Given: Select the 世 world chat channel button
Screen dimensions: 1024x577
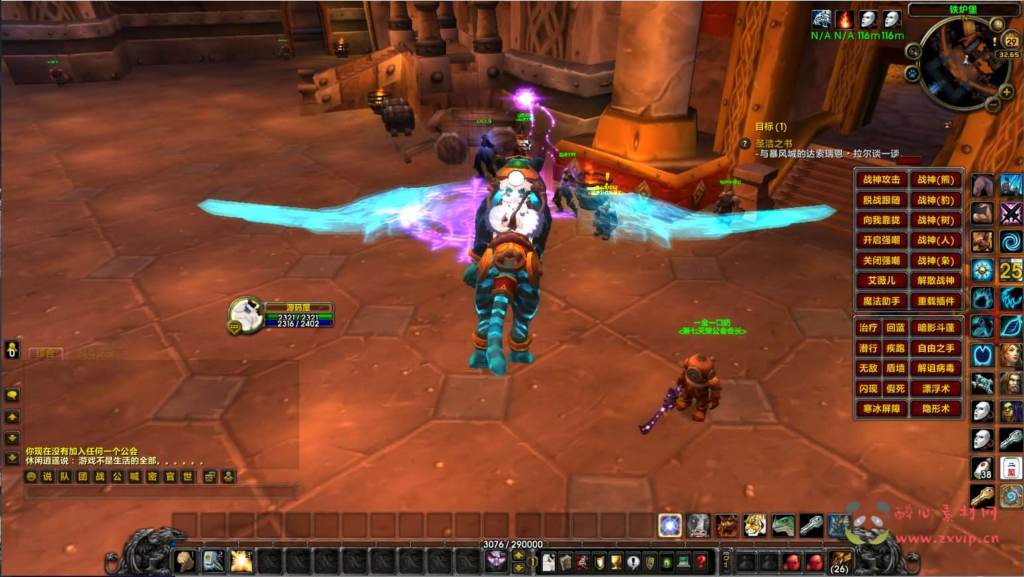Looking at the screenshot, I should coord(185,477).
